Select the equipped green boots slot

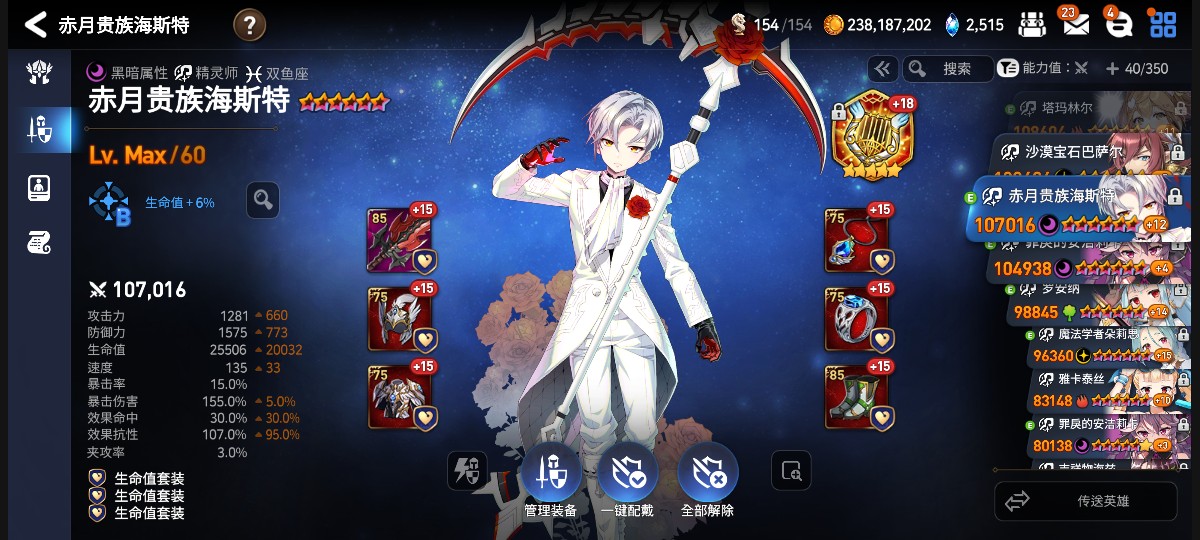point(857,396)
